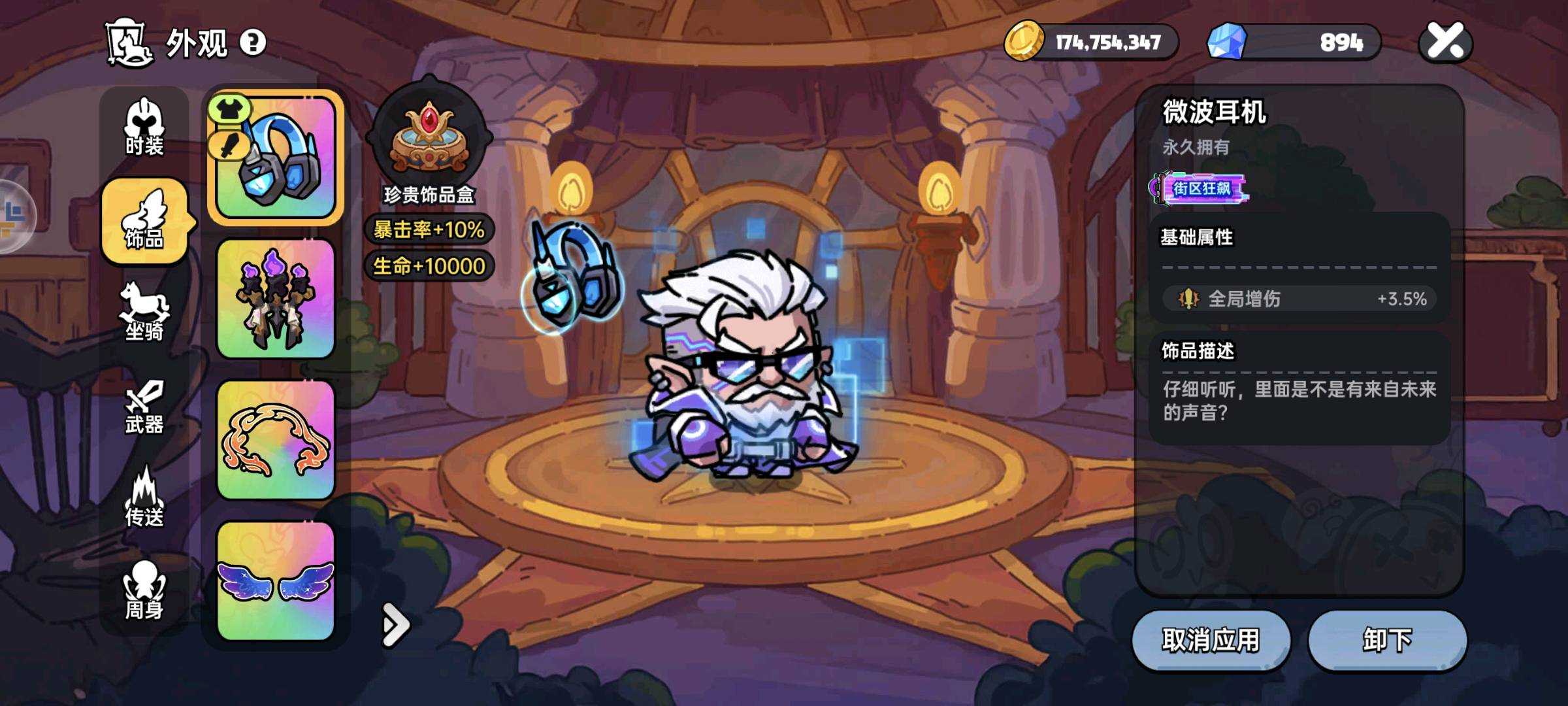Open the floating bubble on the screen edge
Image resolution: width=1568 pixels, height=706 pixels.
point(13,216)
